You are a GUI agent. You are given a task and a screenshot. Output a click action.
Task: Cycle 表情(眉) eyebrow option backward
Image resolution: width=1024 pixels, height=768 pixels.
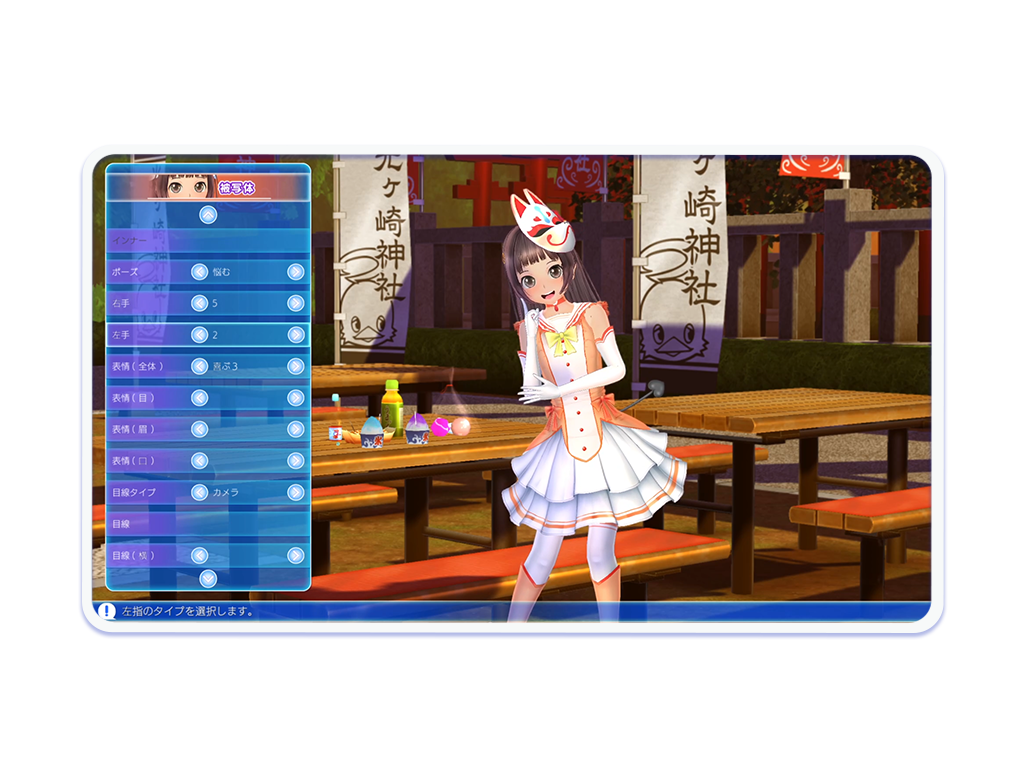point(200,429)
